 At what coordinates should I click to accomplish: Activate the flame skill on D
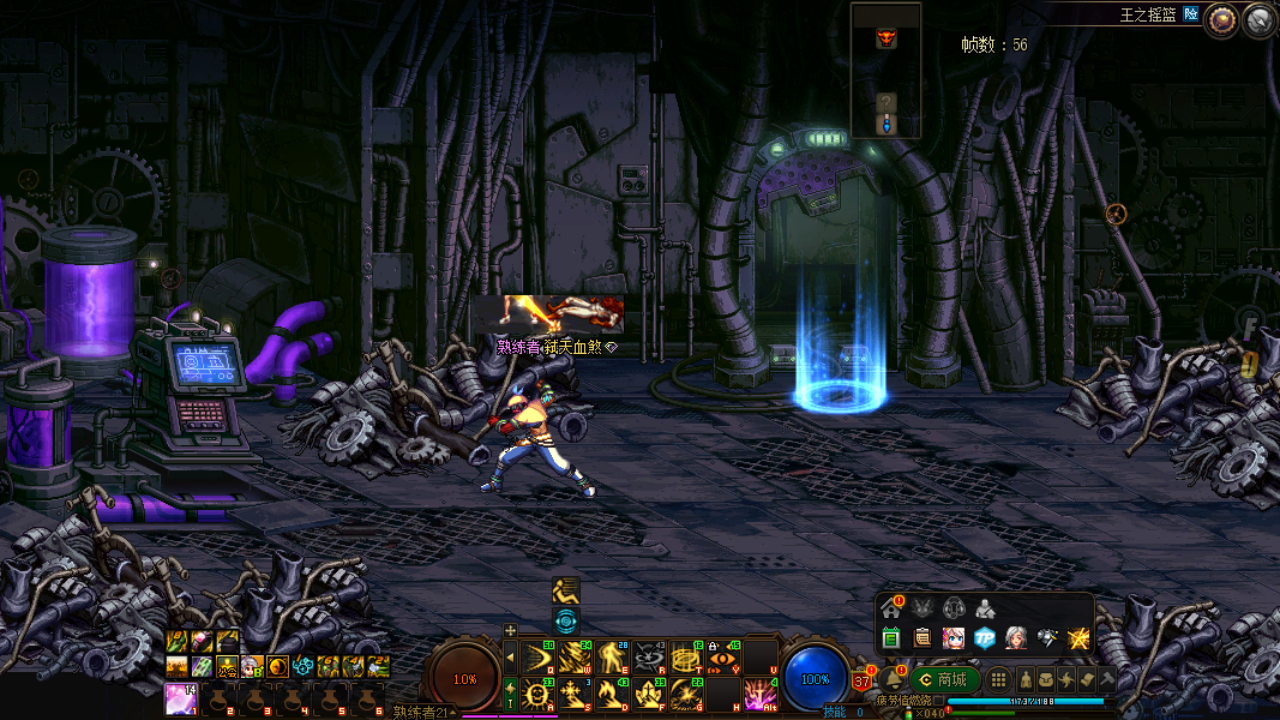[x=611, y=693]
